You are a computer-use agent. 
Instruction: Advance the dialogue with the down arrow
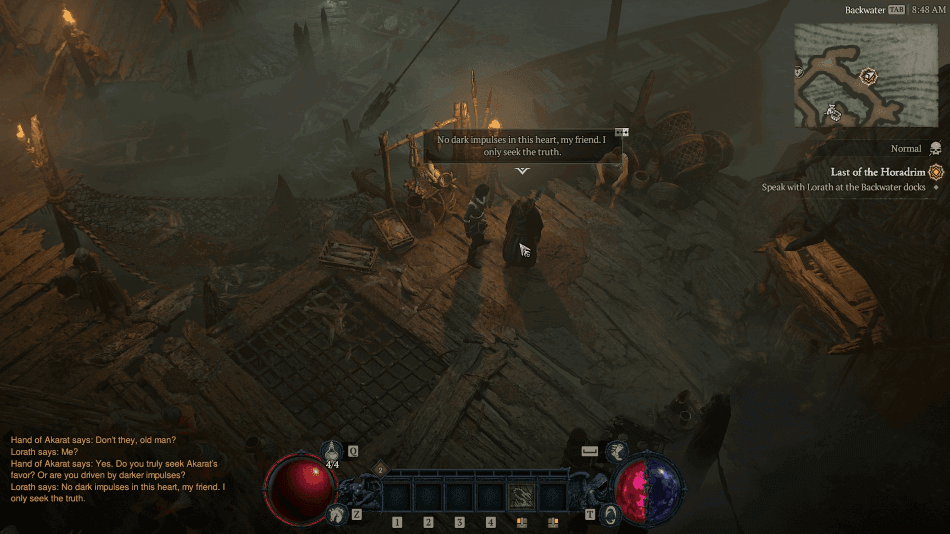pos(522,170)
